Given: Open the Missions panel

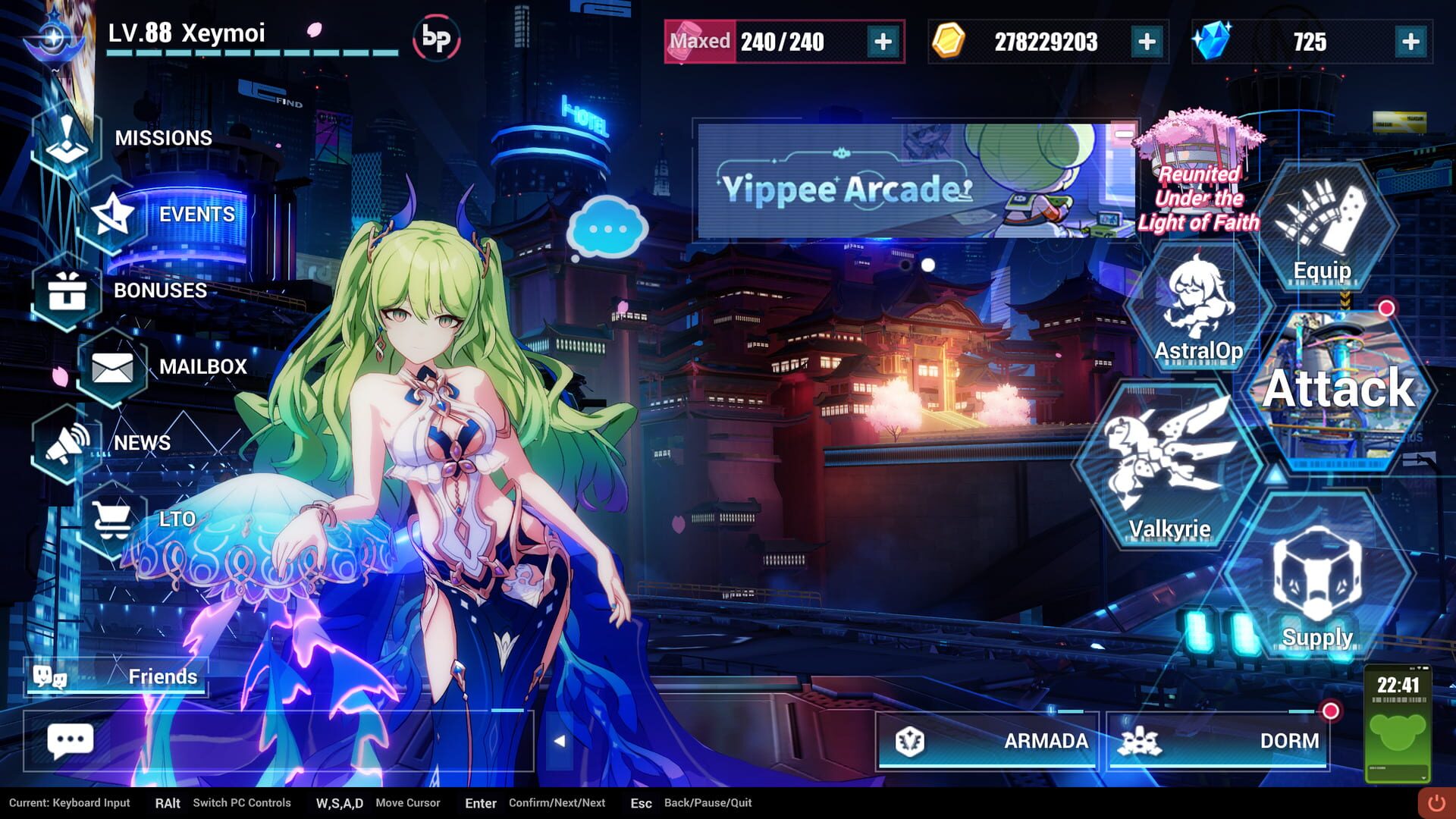Looking at the screenshot, I should click(68, 136).
